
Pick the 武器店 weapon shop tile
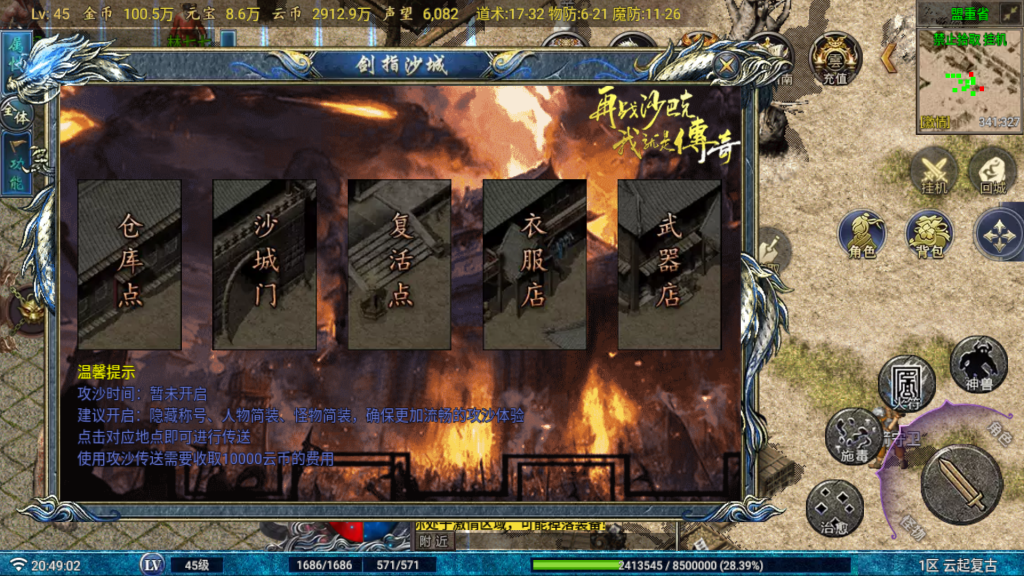point(668,264)
